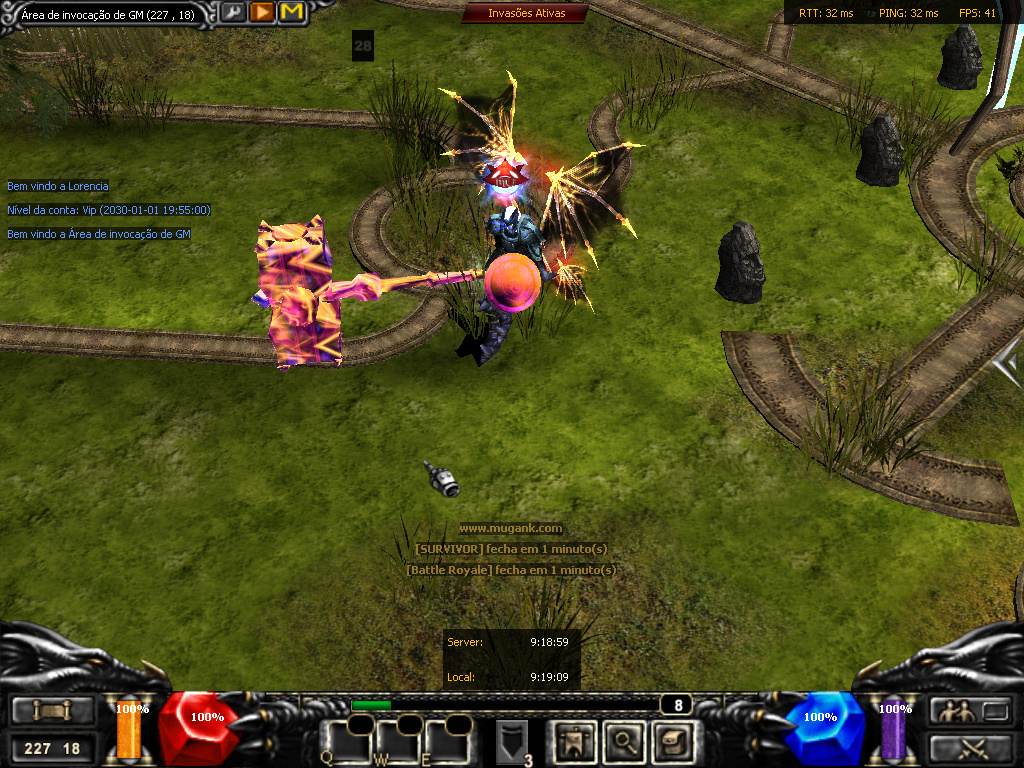Select the skill slot numbered 3

point(512,743)
